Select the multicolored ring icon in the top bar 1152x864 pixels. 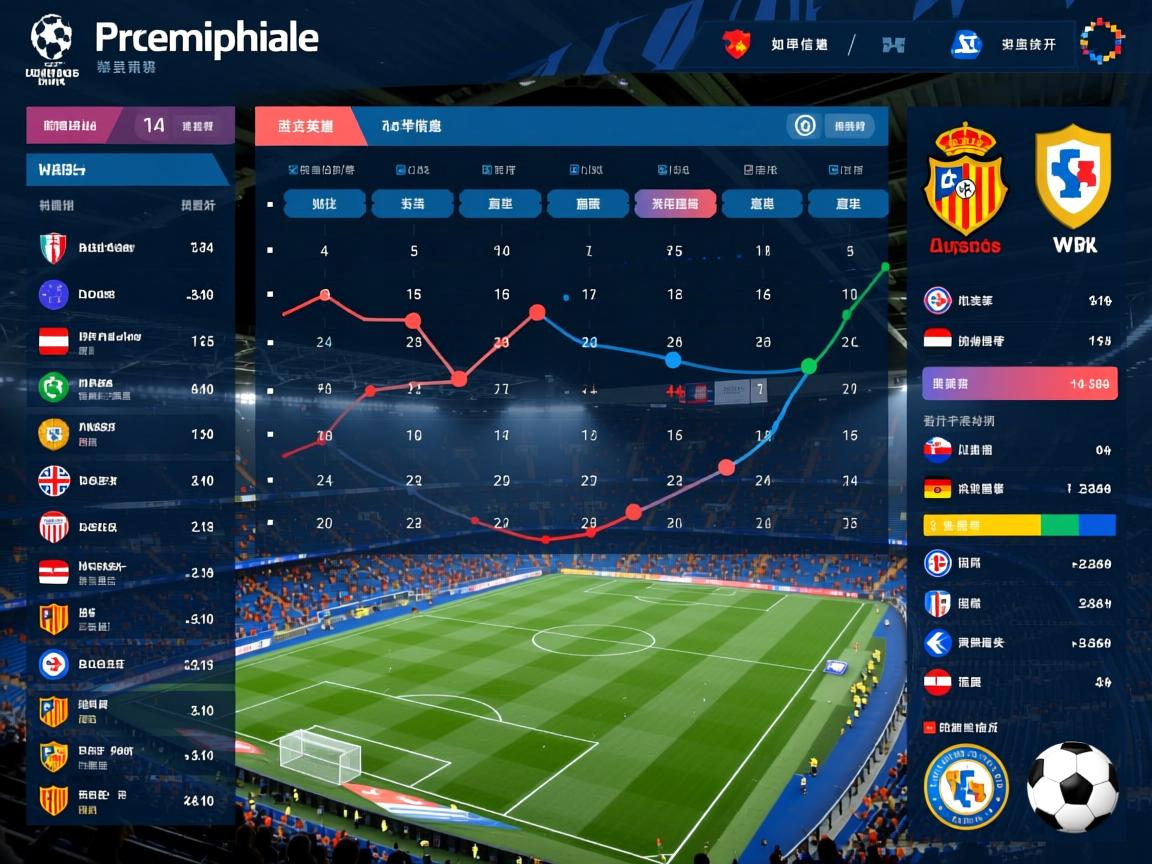[x=1102, y=42]
